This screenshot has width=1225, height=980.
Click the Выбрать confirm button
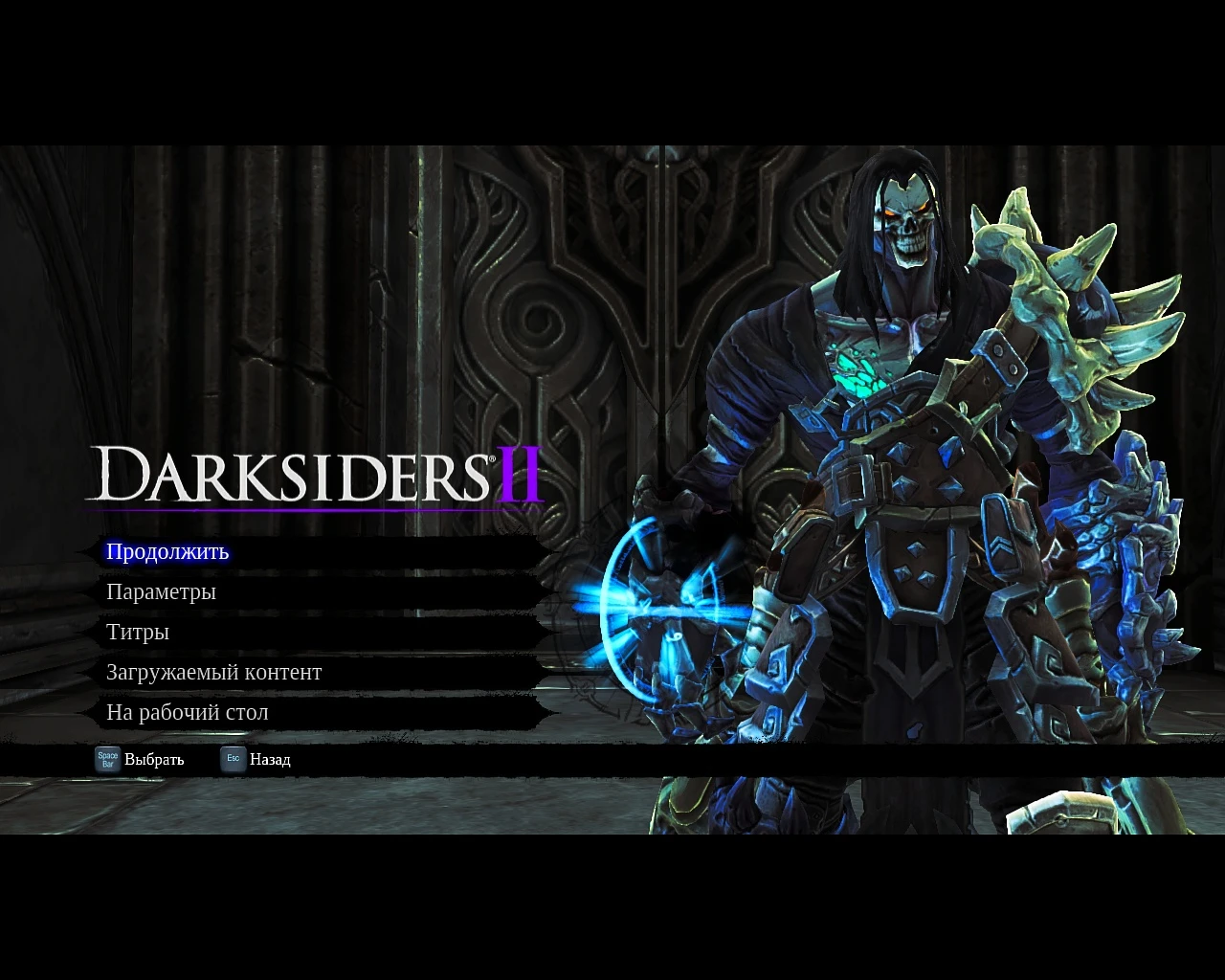point(153,759)
